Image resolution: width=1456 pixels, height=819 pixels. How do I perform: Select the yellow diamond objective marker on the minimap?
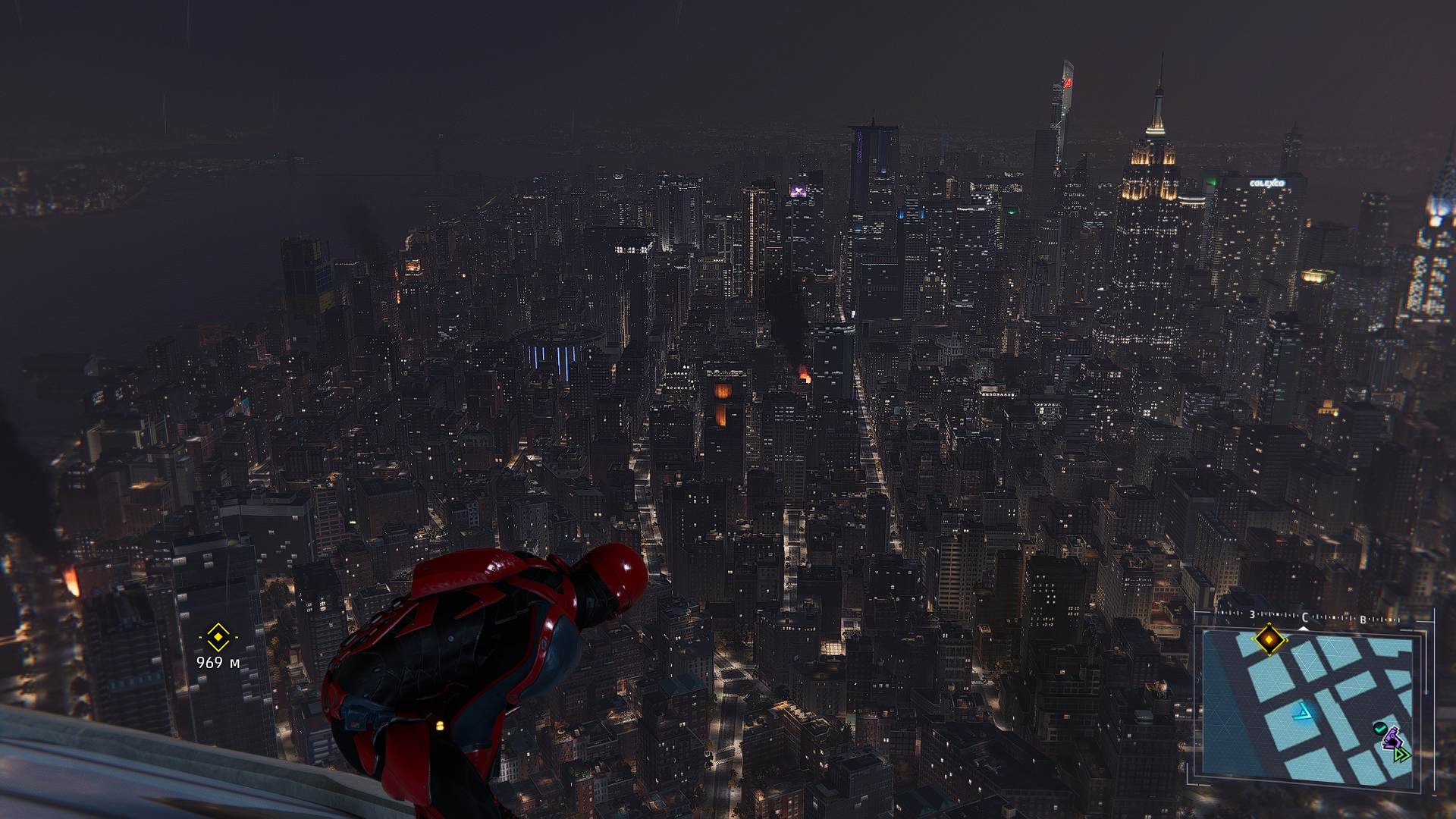[1268, 639]
